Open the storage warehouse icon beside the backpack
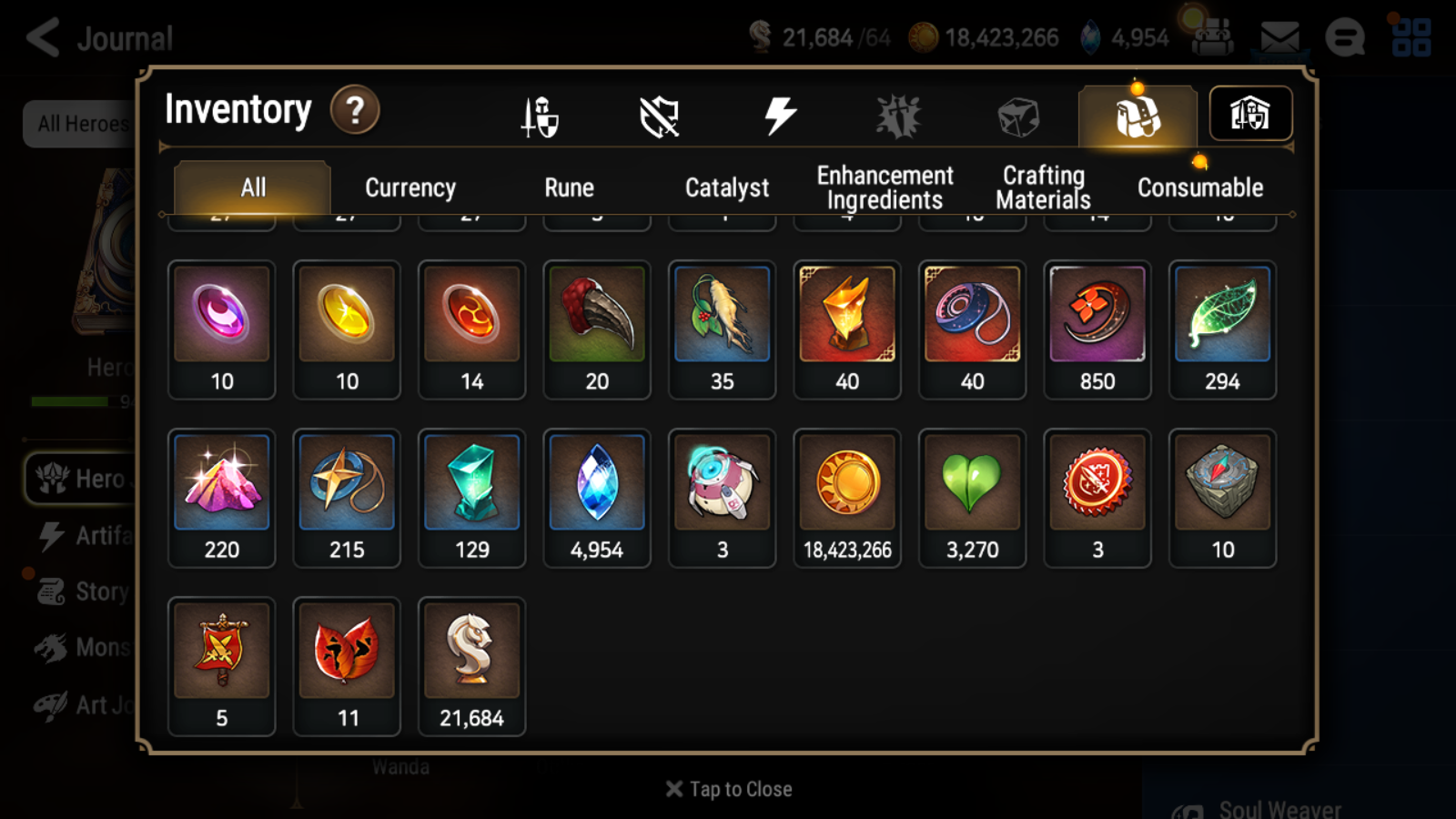Image resolution: width=1456 pixels, height=819 pixels. tap(1250, 113)
